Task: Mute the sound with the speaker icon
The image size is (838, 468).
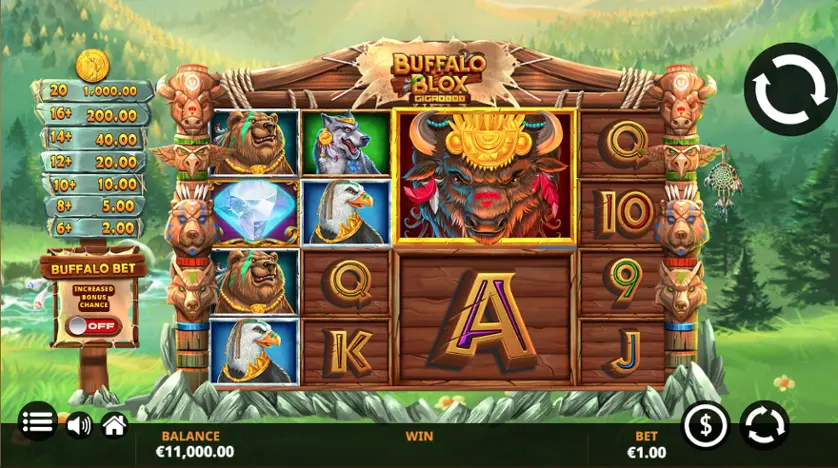Action: pyautogui.click(x=79, y=425)
